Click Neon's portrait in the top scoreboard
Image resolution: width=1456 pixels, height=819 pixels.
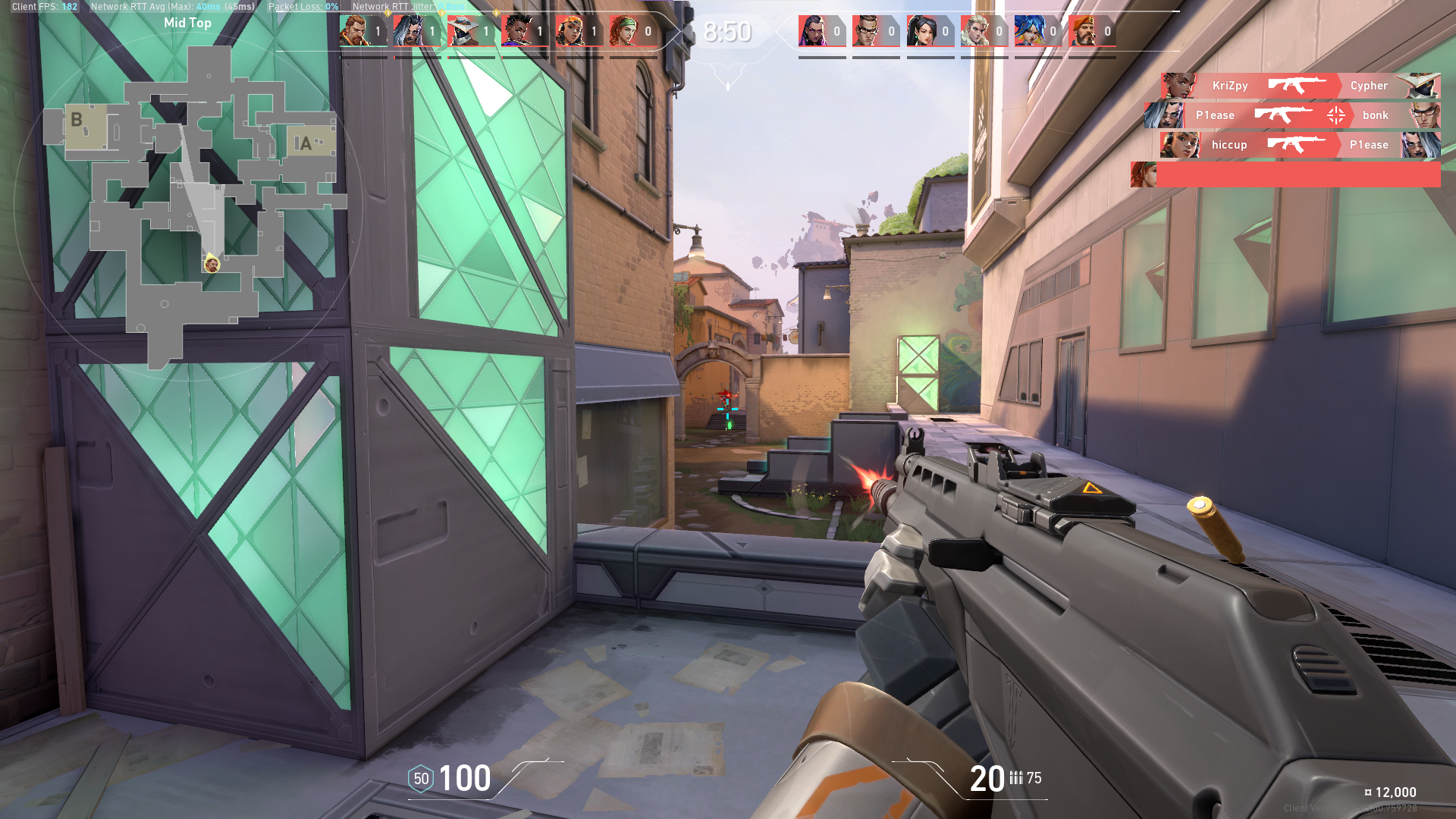(1028, 32)
